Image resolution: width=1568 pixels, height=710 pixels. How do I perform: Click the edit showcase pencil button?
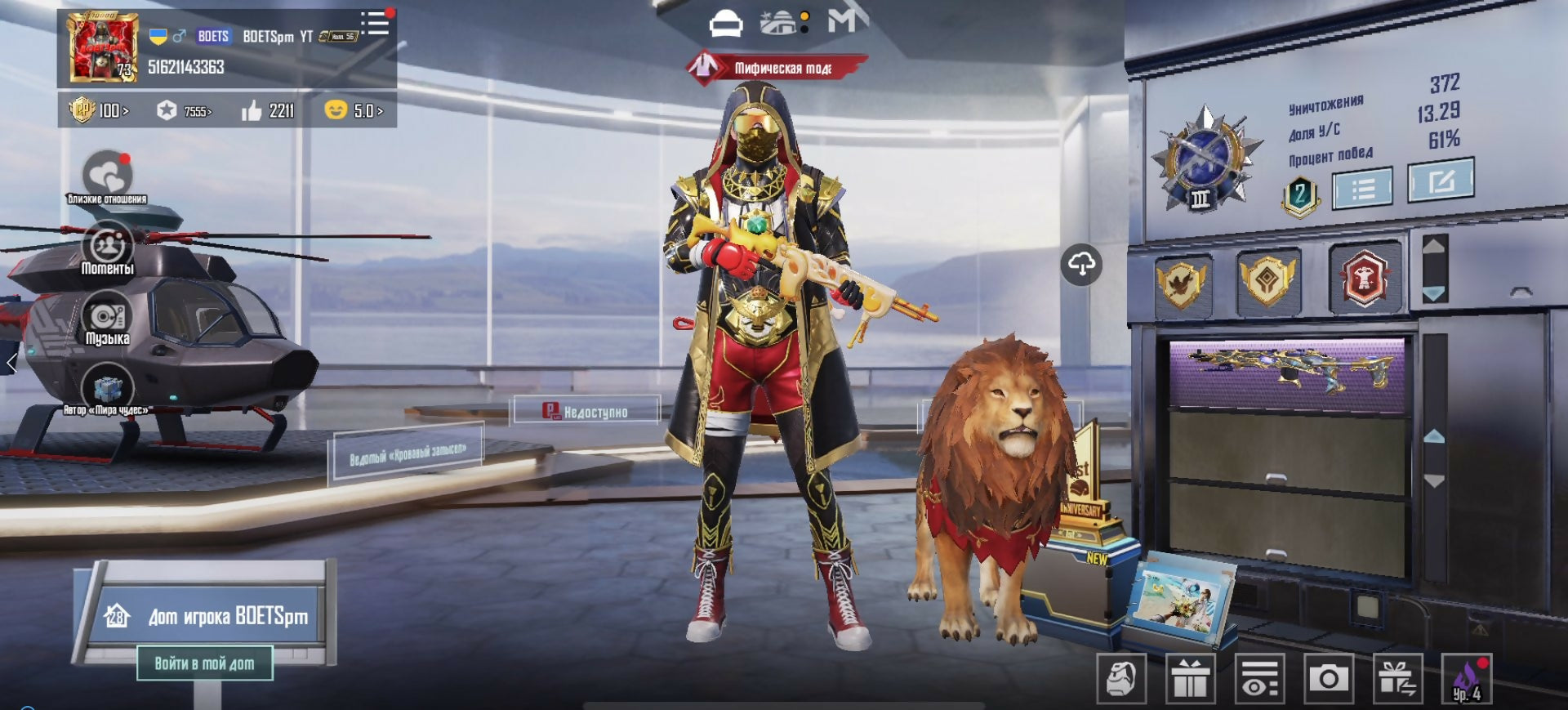(x=1441, y=180)
